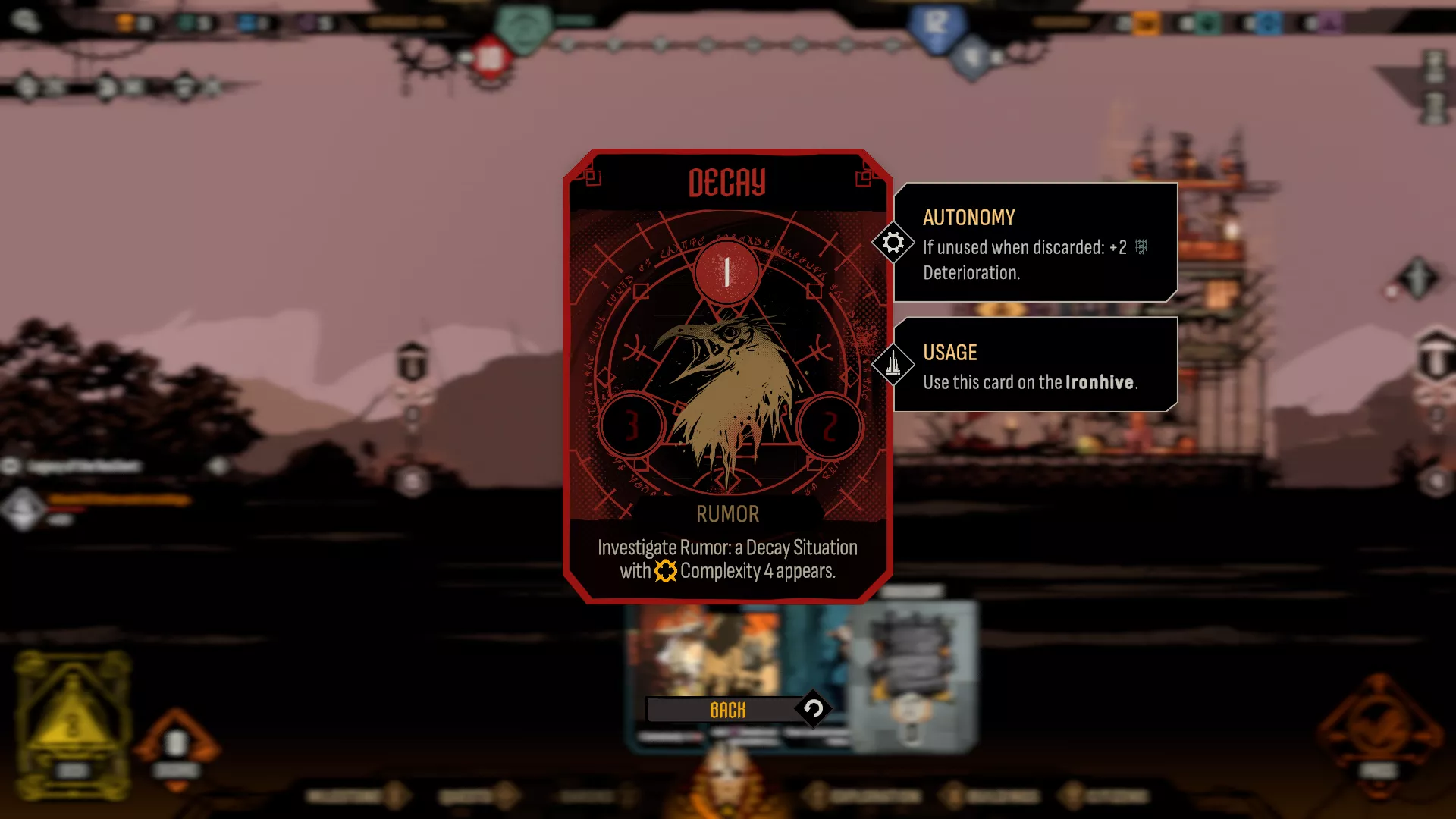Select the yellow Complexity gear icon on the card
The height and width of the screenshot is (819, 1456).
pos(664,573)
